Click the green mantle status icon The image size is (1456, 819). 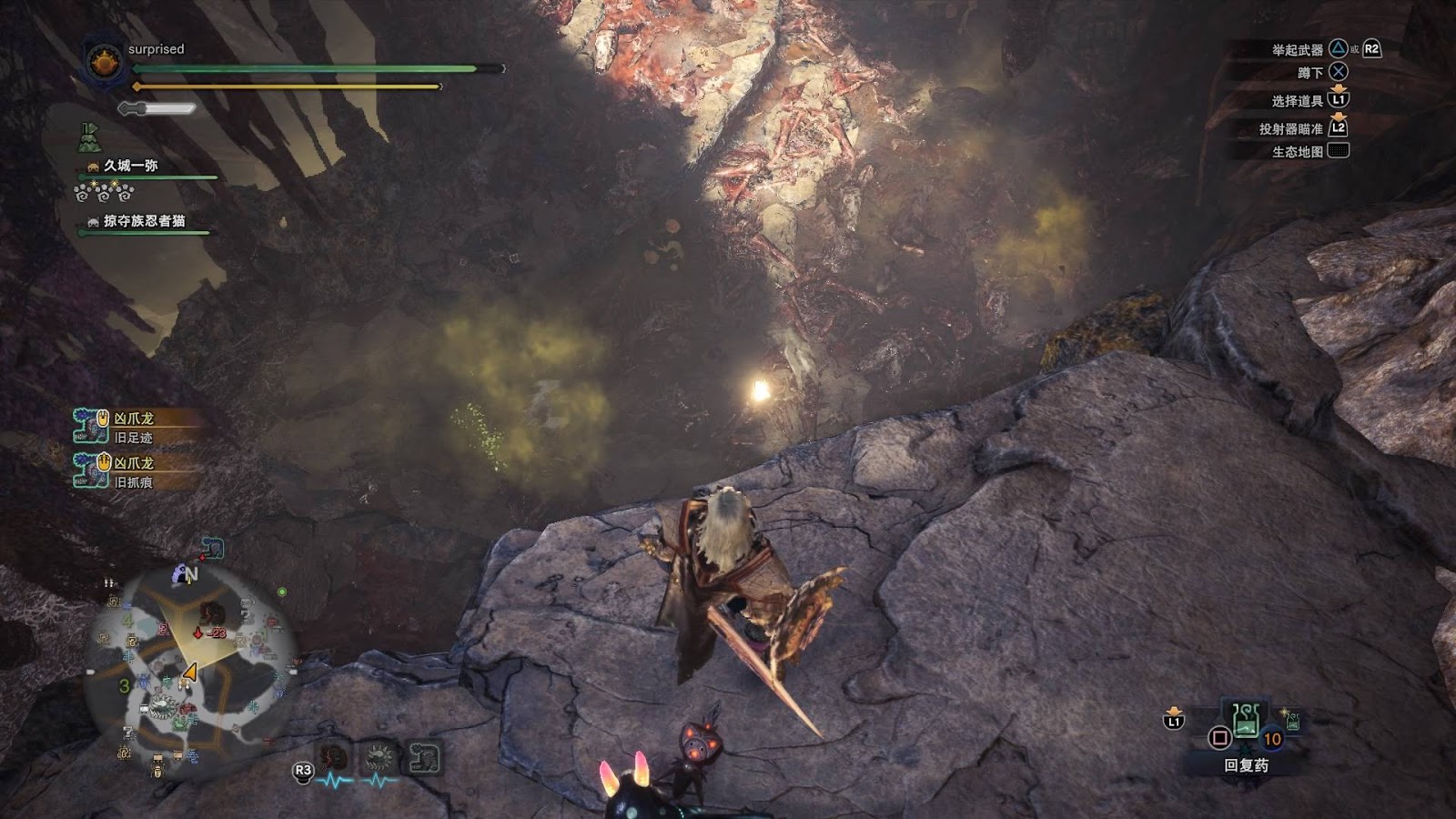88,137
